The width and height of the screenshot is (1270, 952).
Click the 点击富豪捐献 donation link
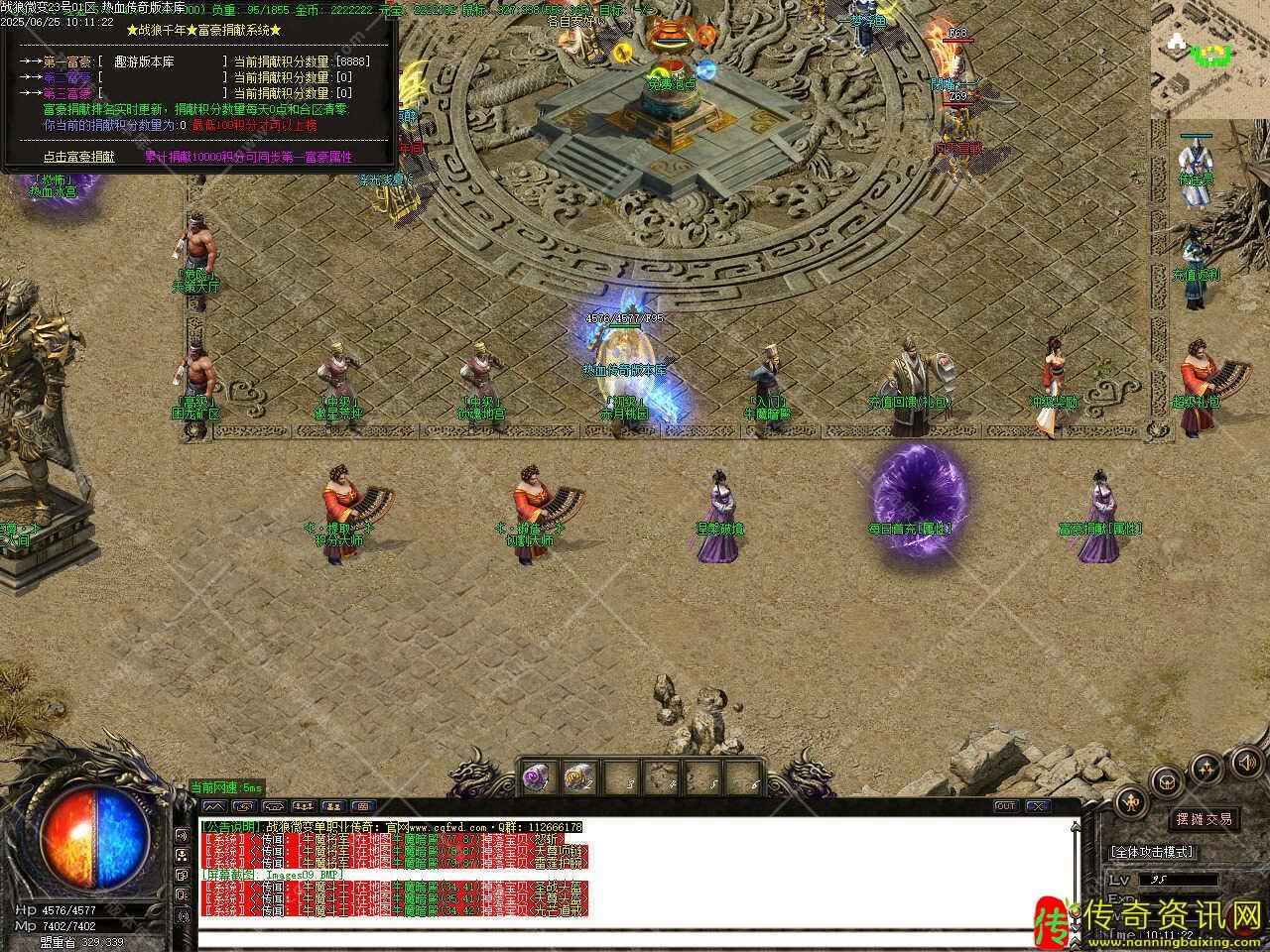pyautogui.click(x=78, y=157)
